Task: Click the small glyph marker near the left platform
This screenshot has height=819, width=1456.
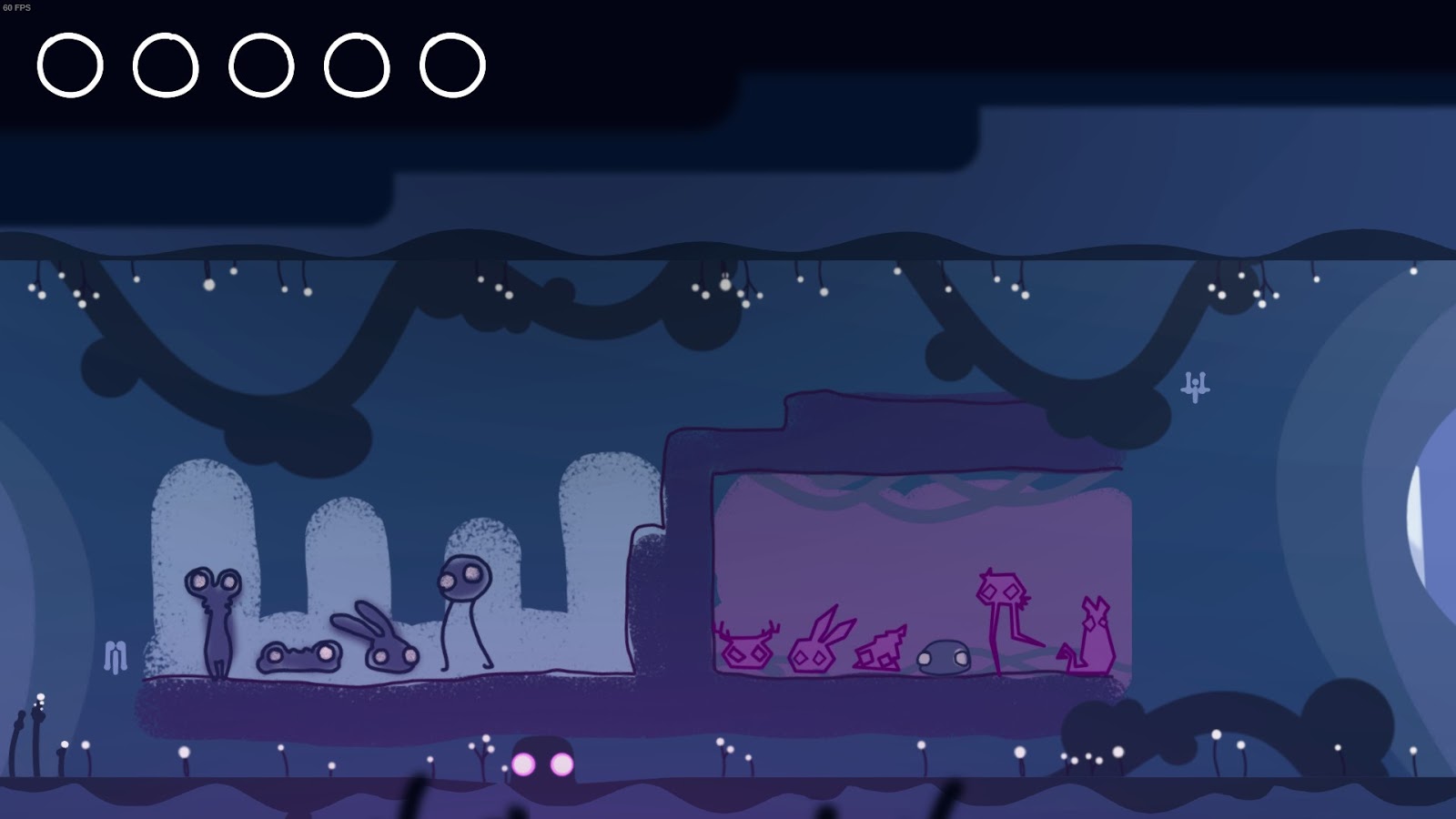Action: click(x=116, y=653)
